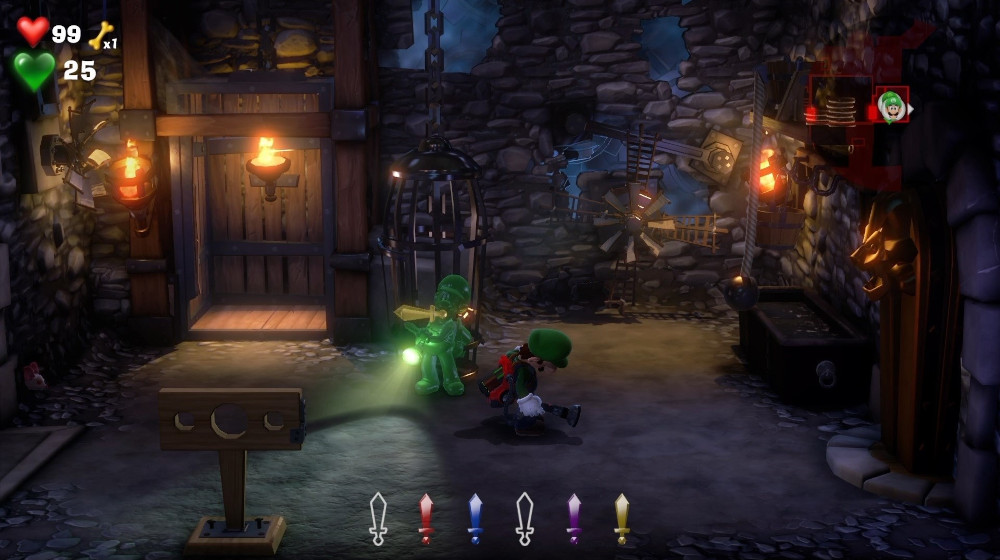Select the yellow sword icon
Screen dimensions: 1000x560
coord(622,517)
